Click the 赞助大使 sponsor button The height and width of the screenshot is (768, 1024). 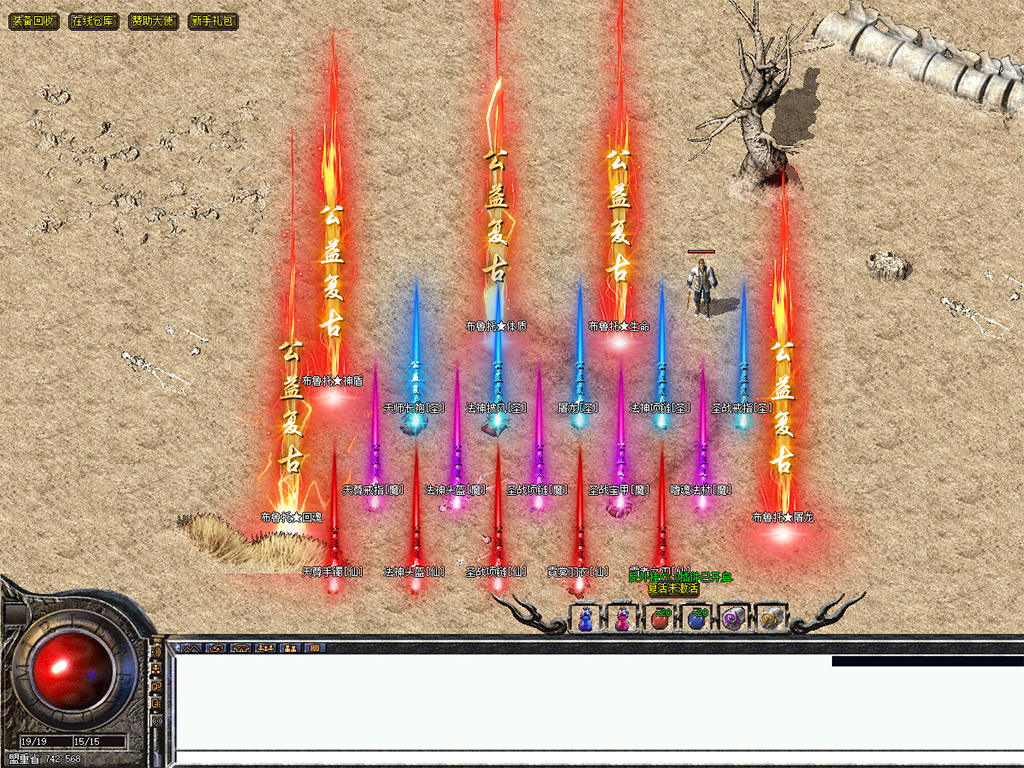(153, 21)
